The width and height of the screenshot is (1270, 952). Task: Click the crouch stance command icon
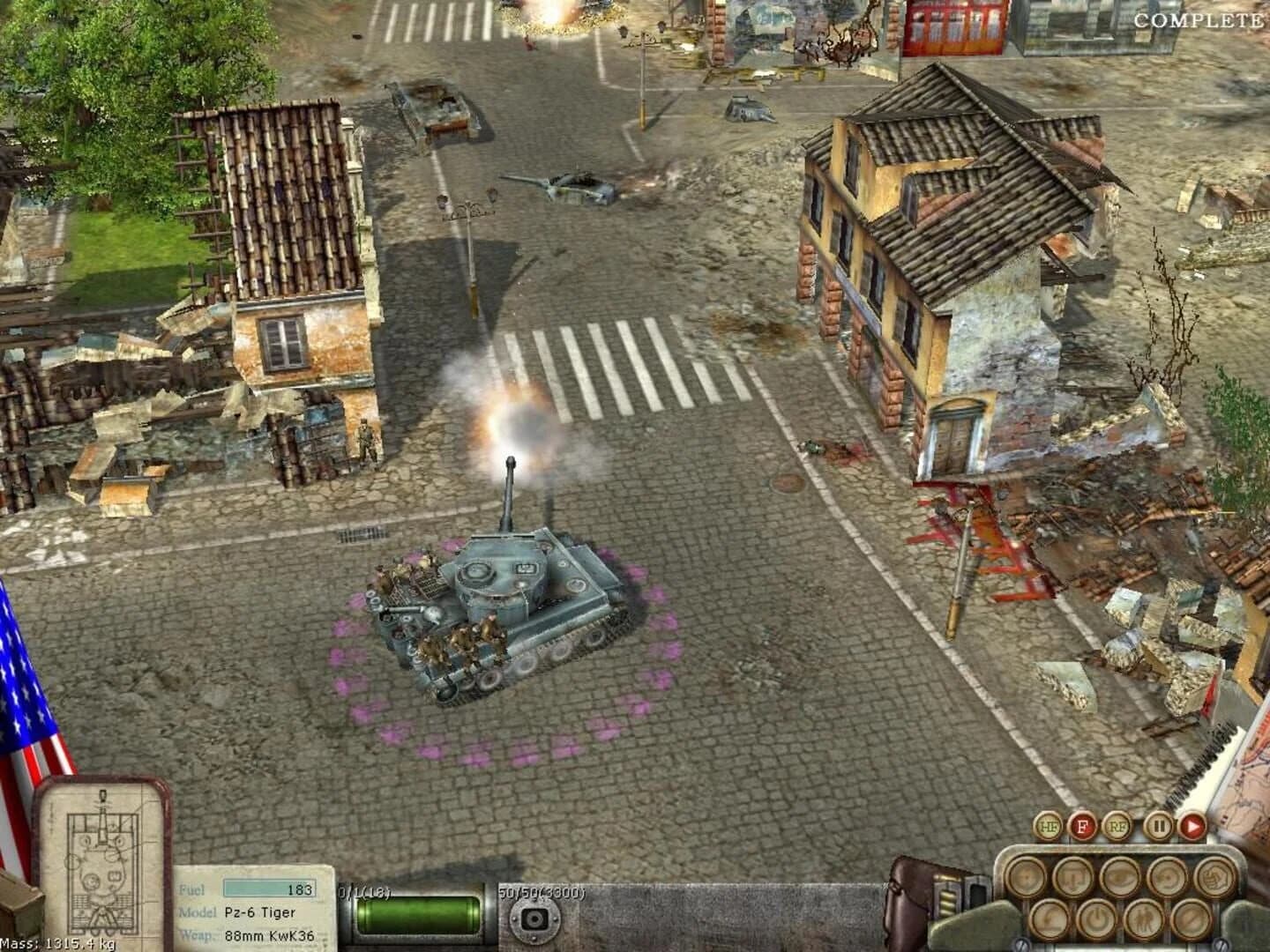[x=1049, y=919]
